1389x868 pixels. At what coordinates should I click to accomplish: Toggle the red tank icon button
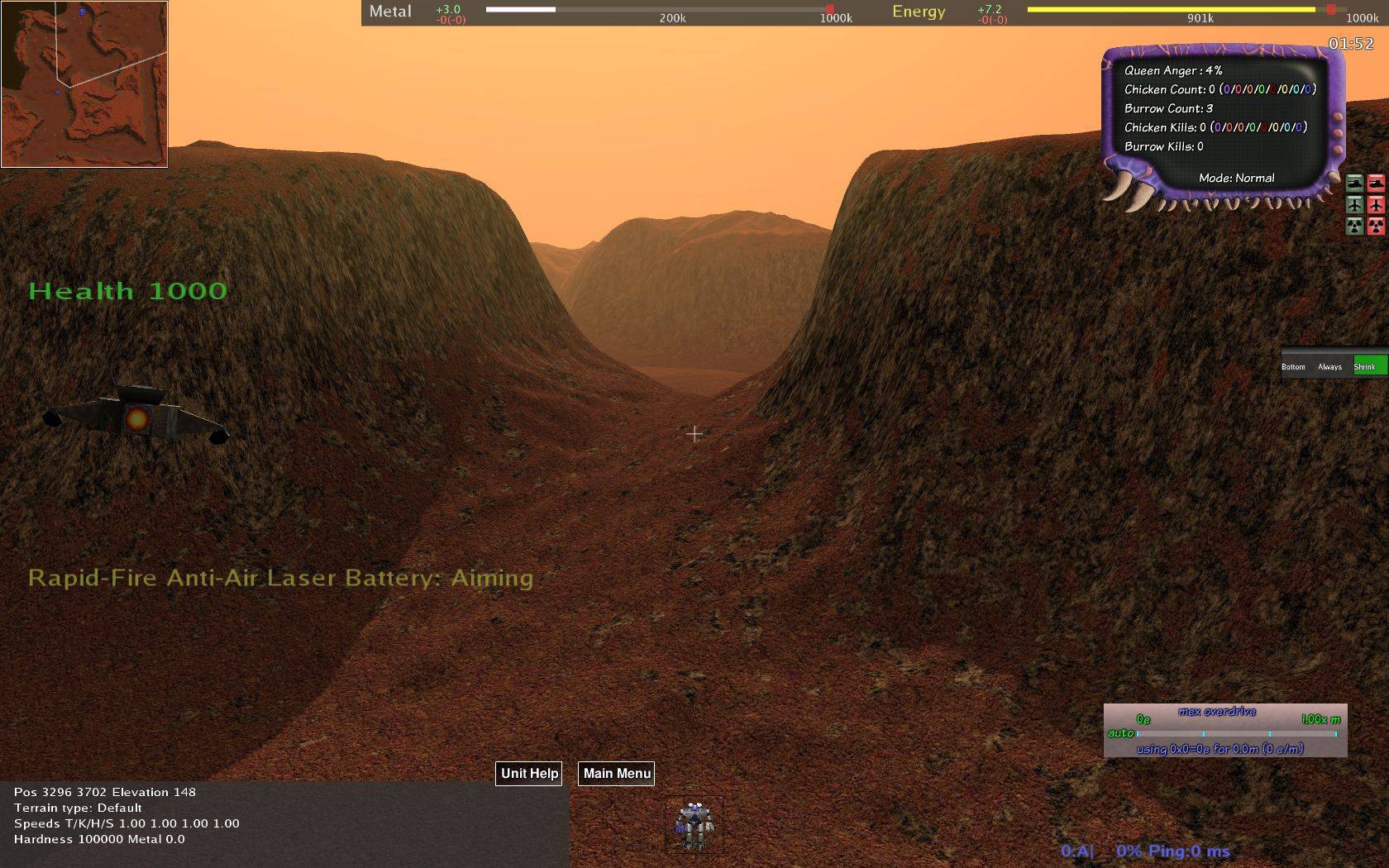point(1376,183)
